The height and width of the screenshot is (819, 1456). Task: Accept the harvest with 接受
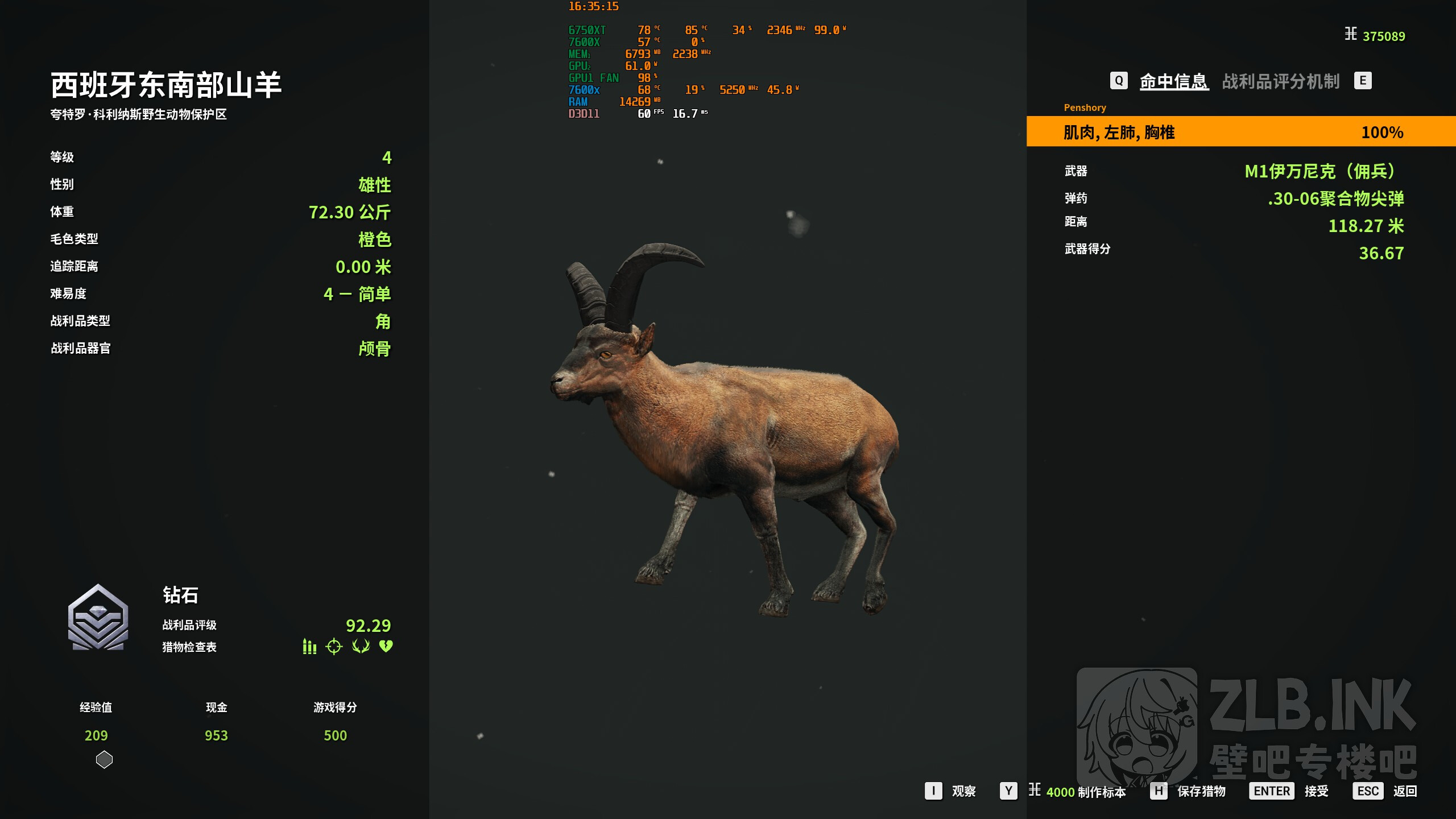pyautogui.click(x=1316, y=791)
